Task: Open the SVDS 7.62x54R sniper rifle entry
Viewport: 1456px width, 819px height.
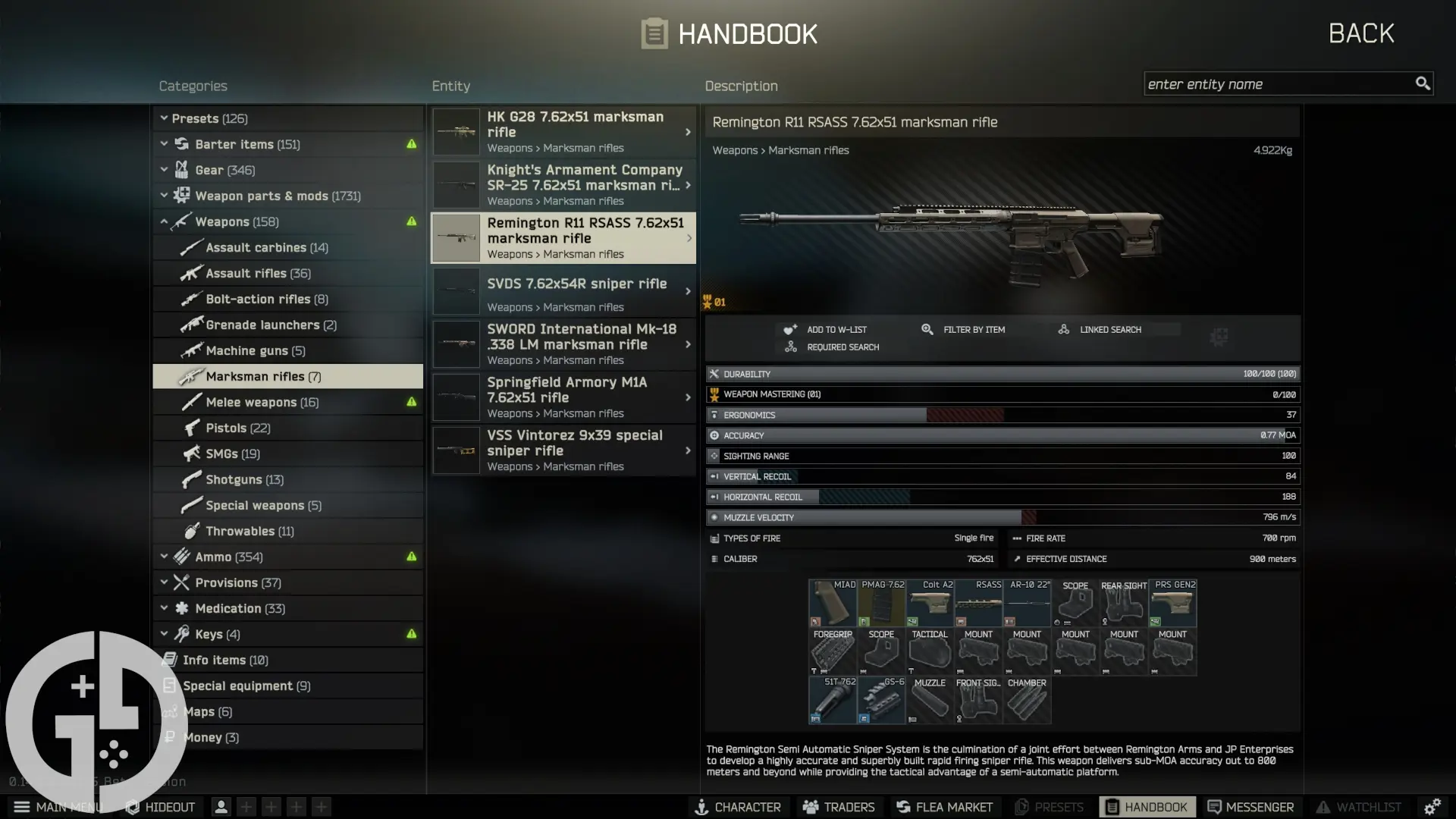Action: [x=563, y=291]
